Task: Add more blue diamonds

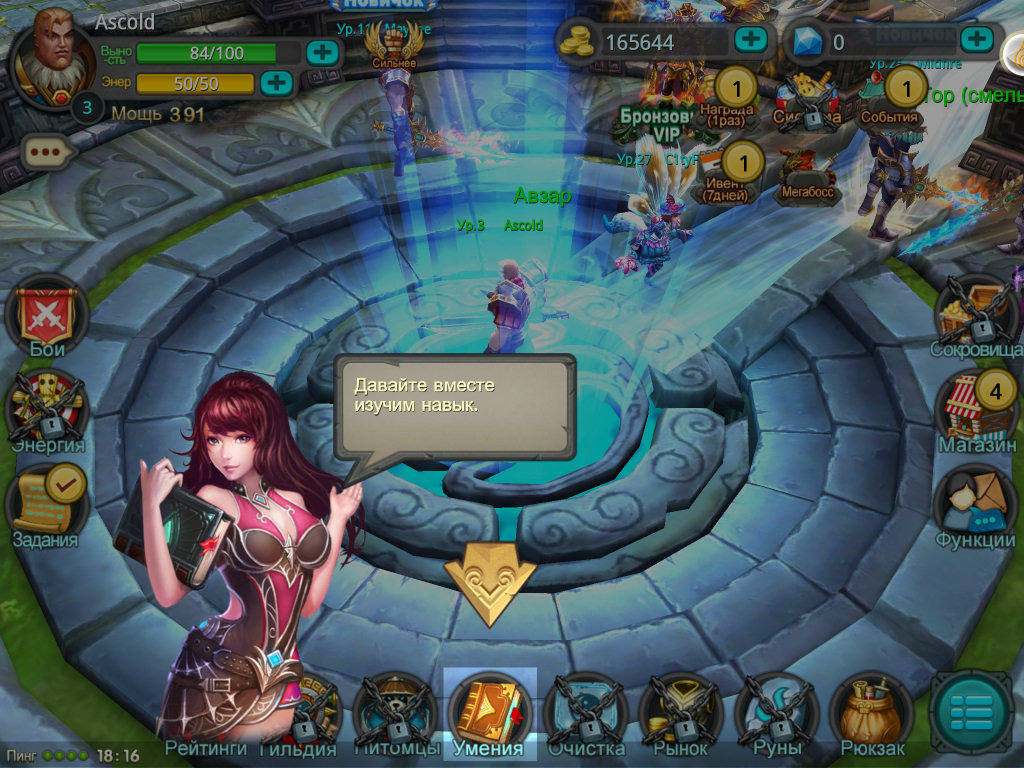Action: pos(976,40)
